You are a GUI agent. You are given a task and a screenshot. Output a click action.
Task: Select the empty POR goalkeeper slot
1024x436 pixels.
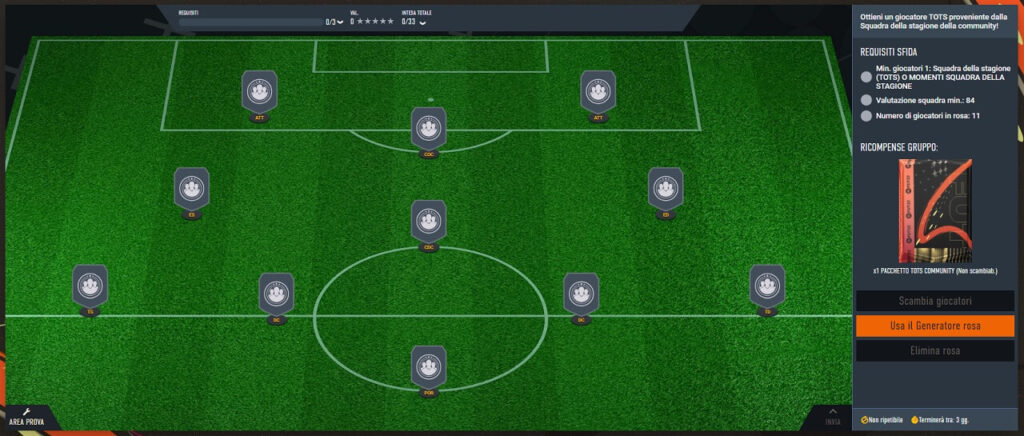(428, 367)
